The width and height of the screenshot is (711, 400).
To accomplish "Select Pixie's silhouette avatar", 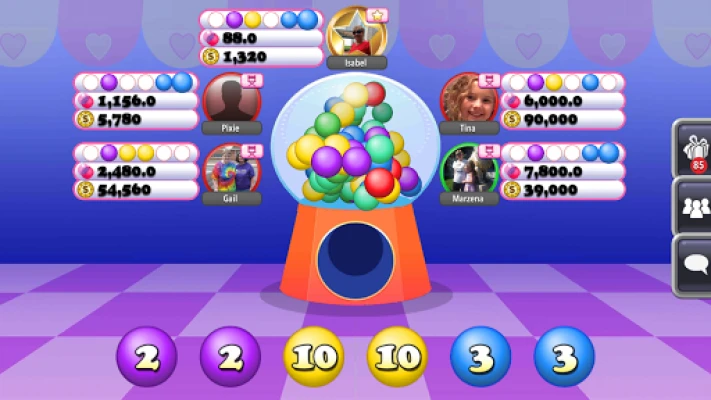I will pyautogui.click(x=231, y=99).
